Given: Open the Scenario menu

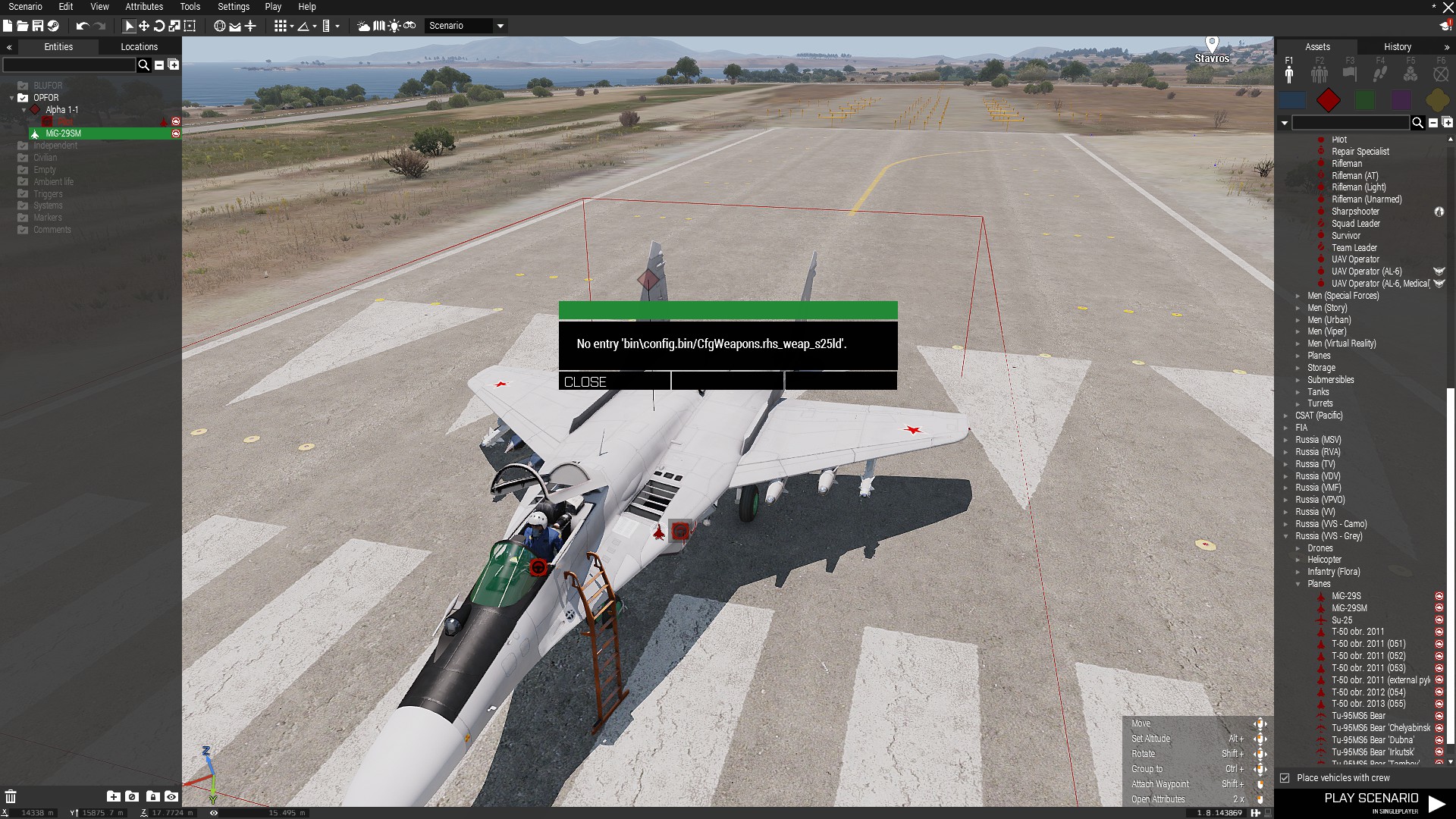Looking at the screenshot, I should pyautogui.click(x=25, y=7).
